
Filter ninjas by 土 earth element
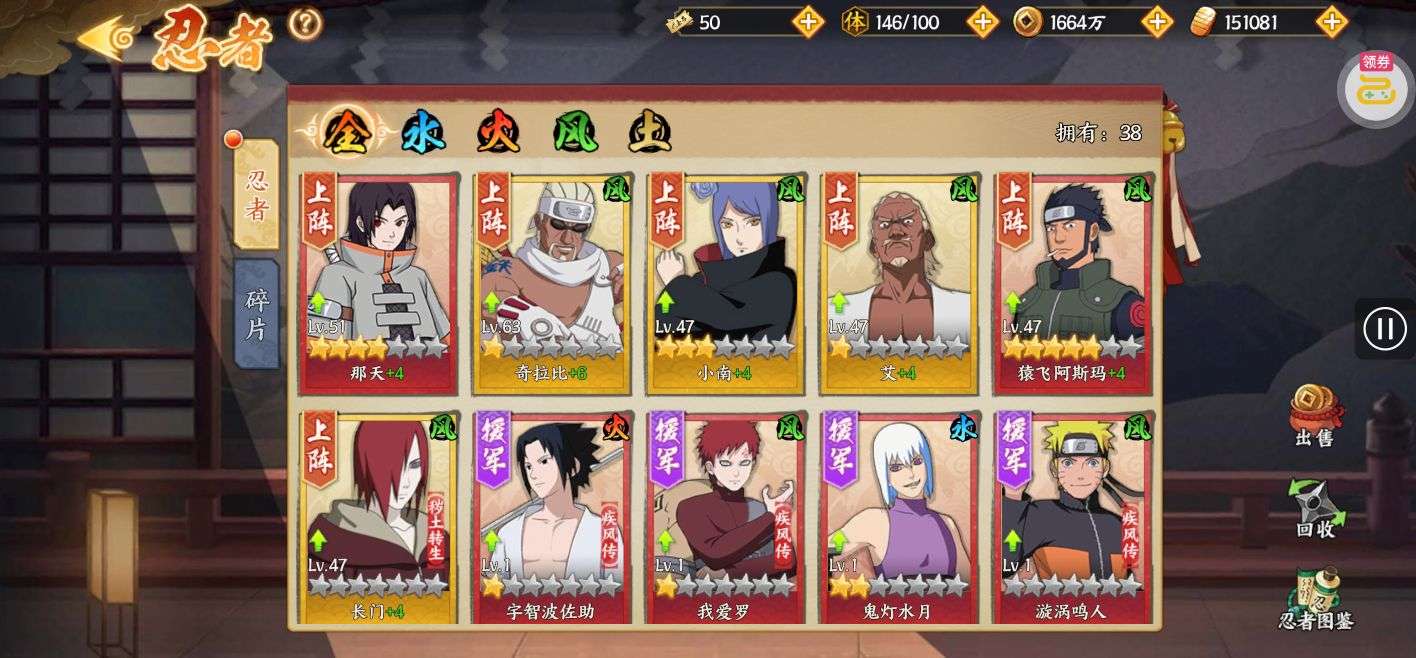[649, 132]
